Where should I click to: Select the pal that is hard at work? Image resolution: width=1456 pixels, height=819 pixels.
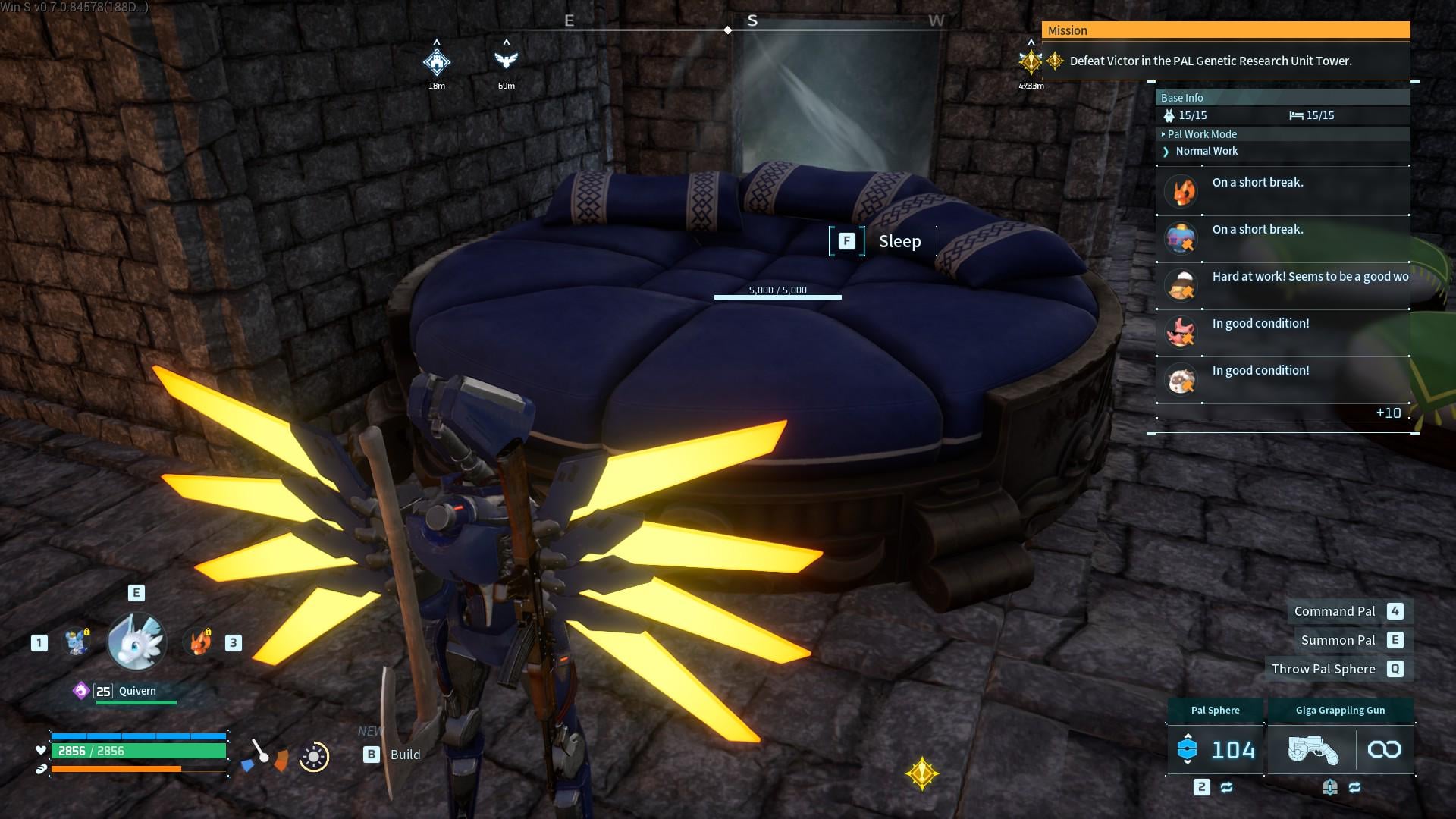(1181, 285)
